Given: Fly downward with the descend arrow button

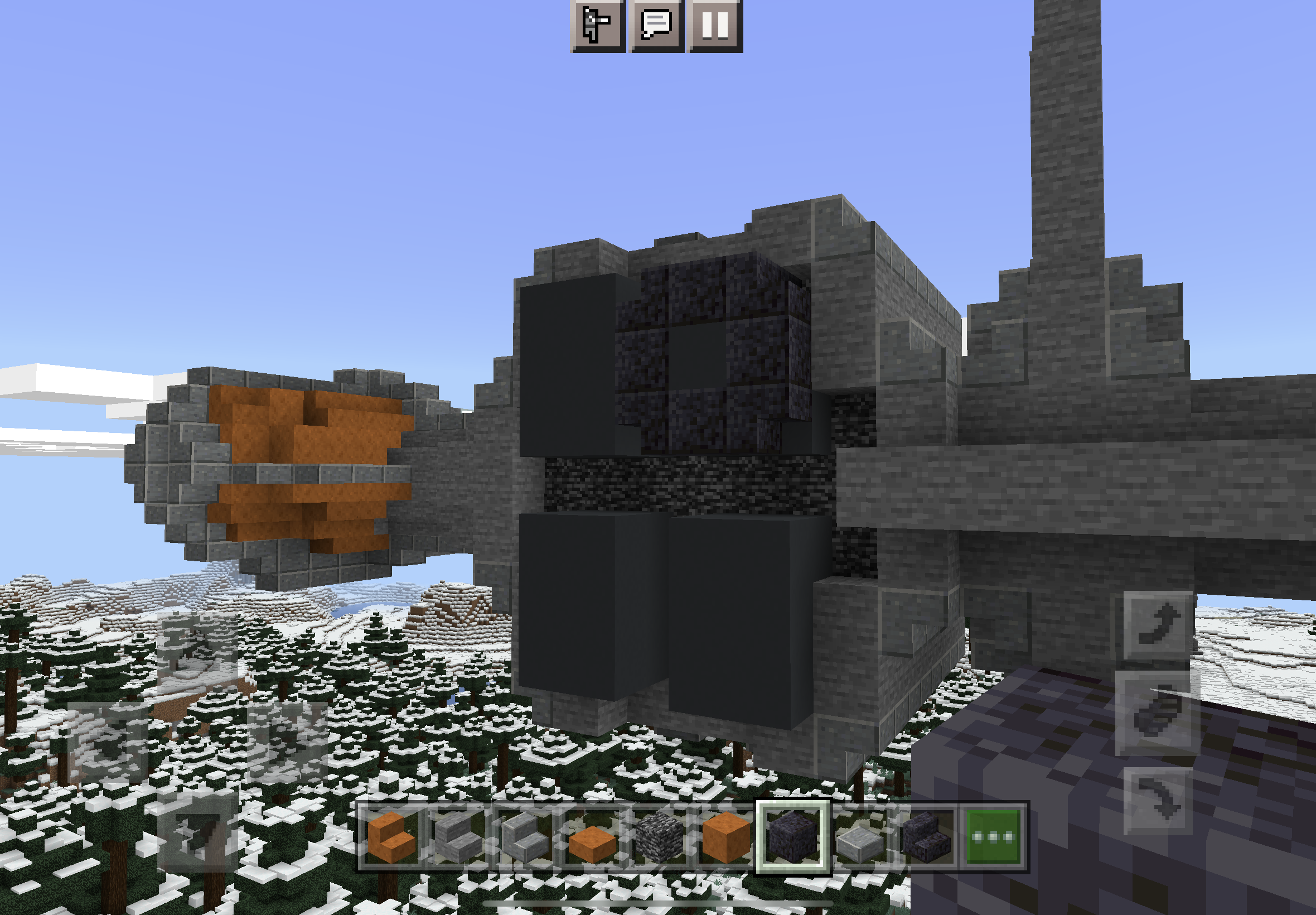Looking at the screenshot, I should 1158,800.
